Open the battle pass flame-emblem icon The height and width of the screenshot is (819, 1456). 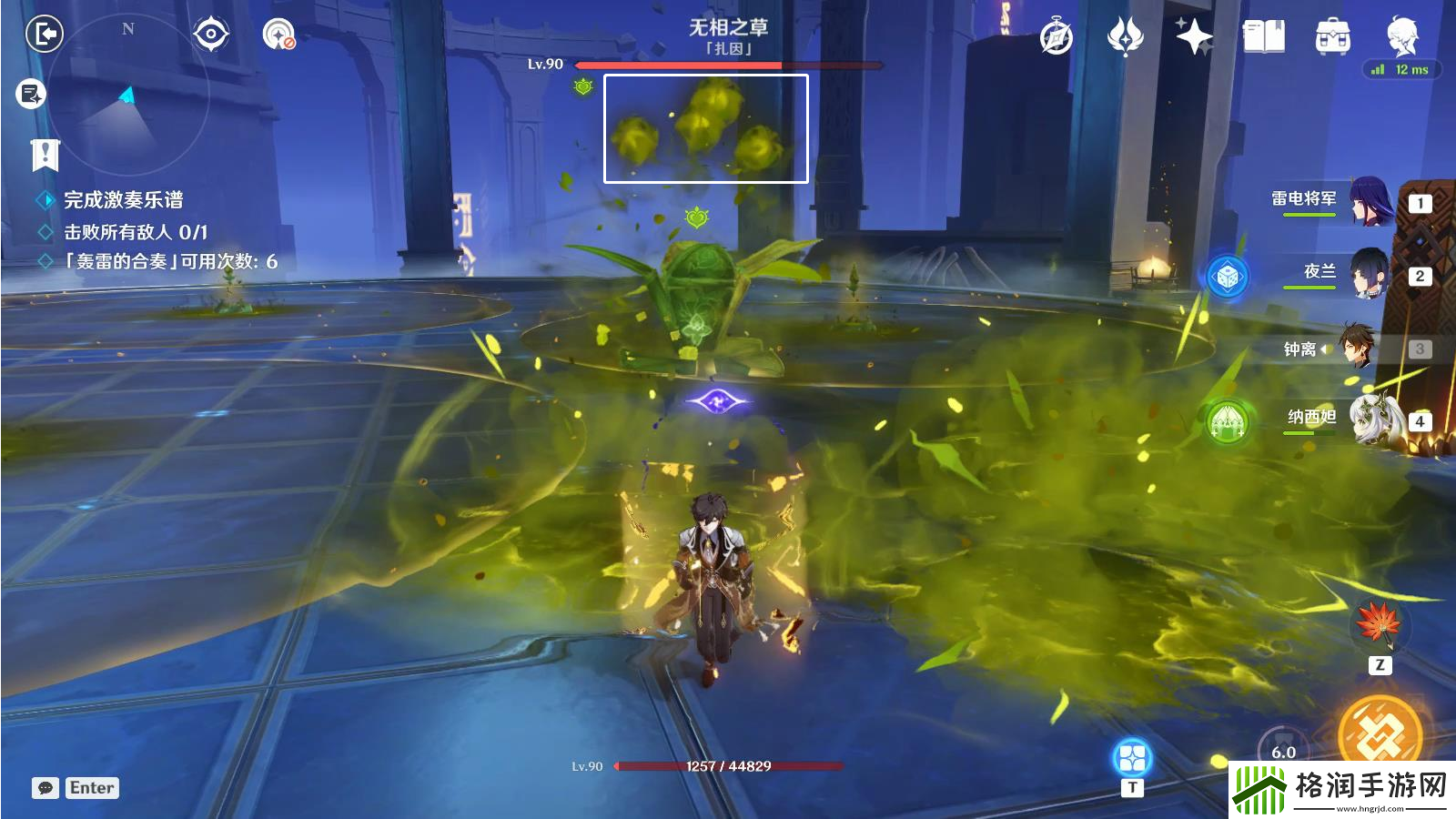pos(1126,36)
